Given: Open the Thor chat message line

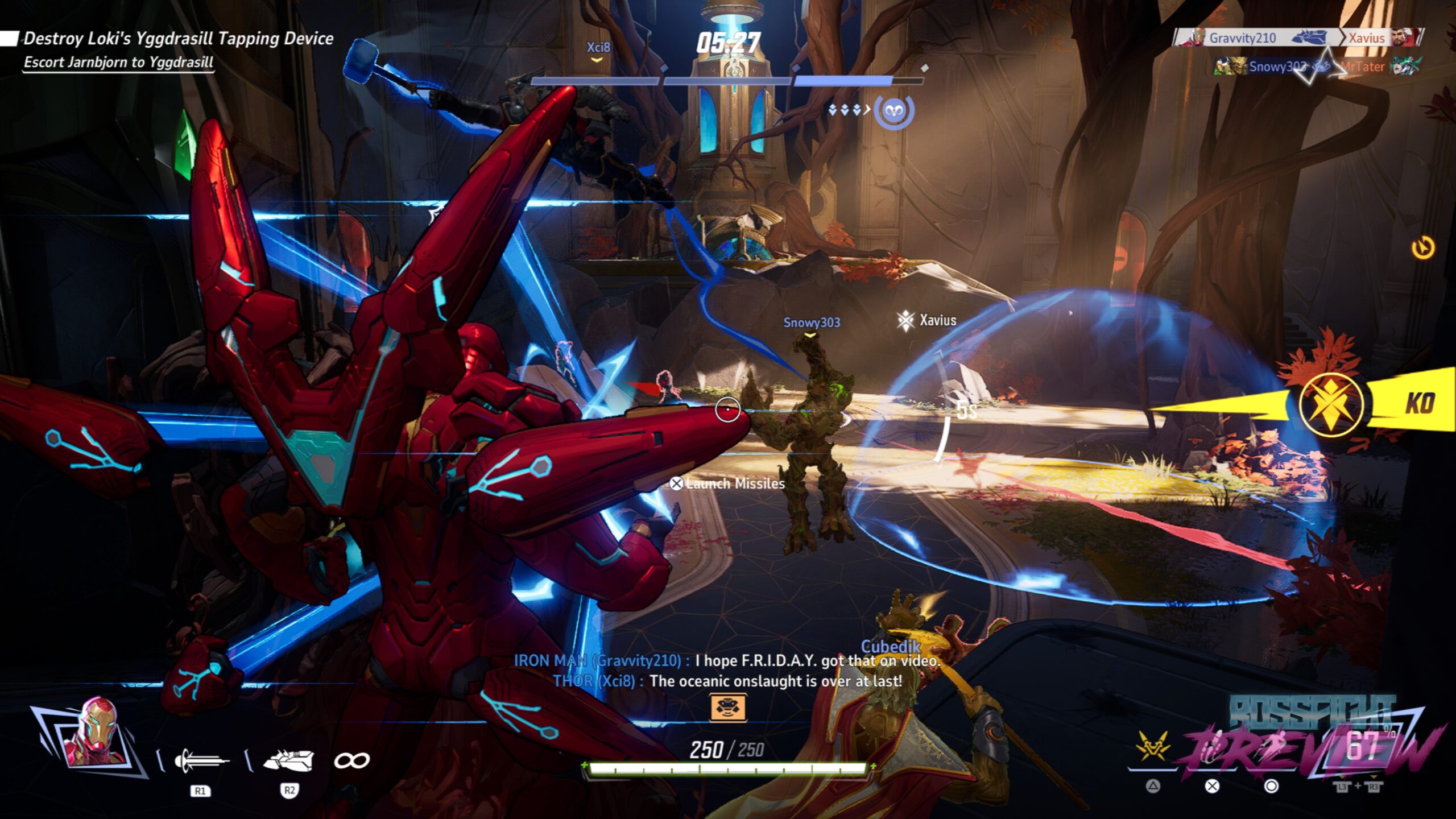Looking at the screenshot, I should pos(727,681).
